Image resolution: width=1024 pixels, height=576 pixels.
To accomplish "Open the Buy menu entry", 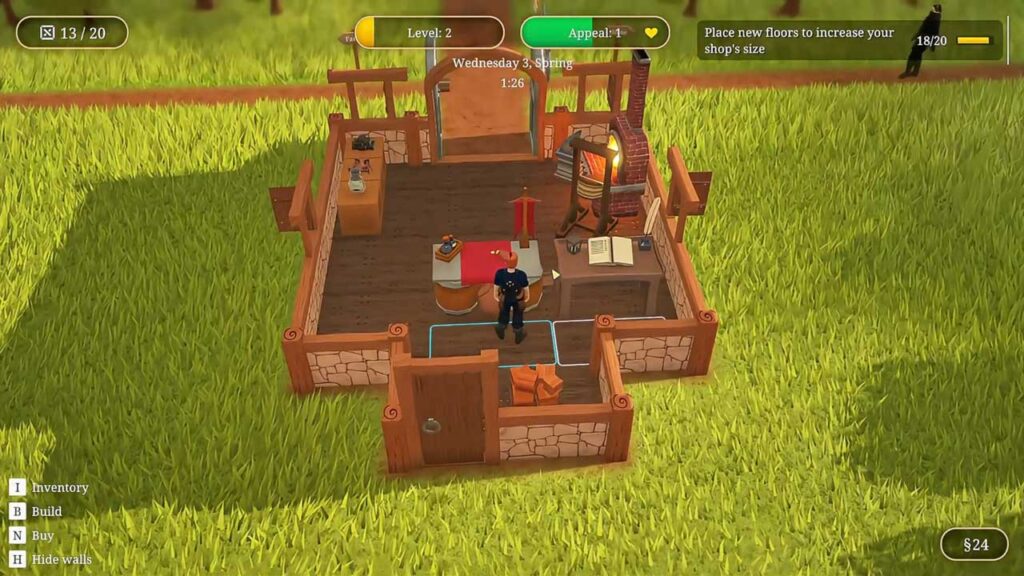I will pyautogui.click(x=42, y=536).
